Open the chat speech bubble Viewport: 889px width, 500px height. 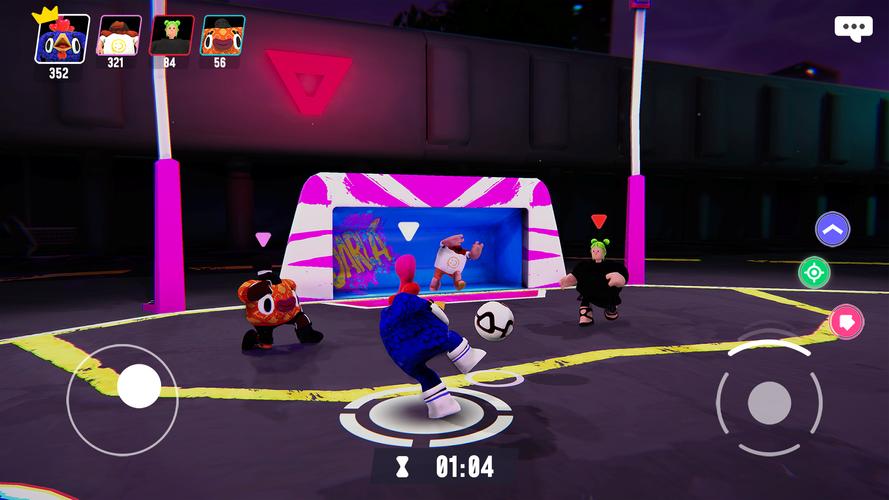[x=853, y=28]
